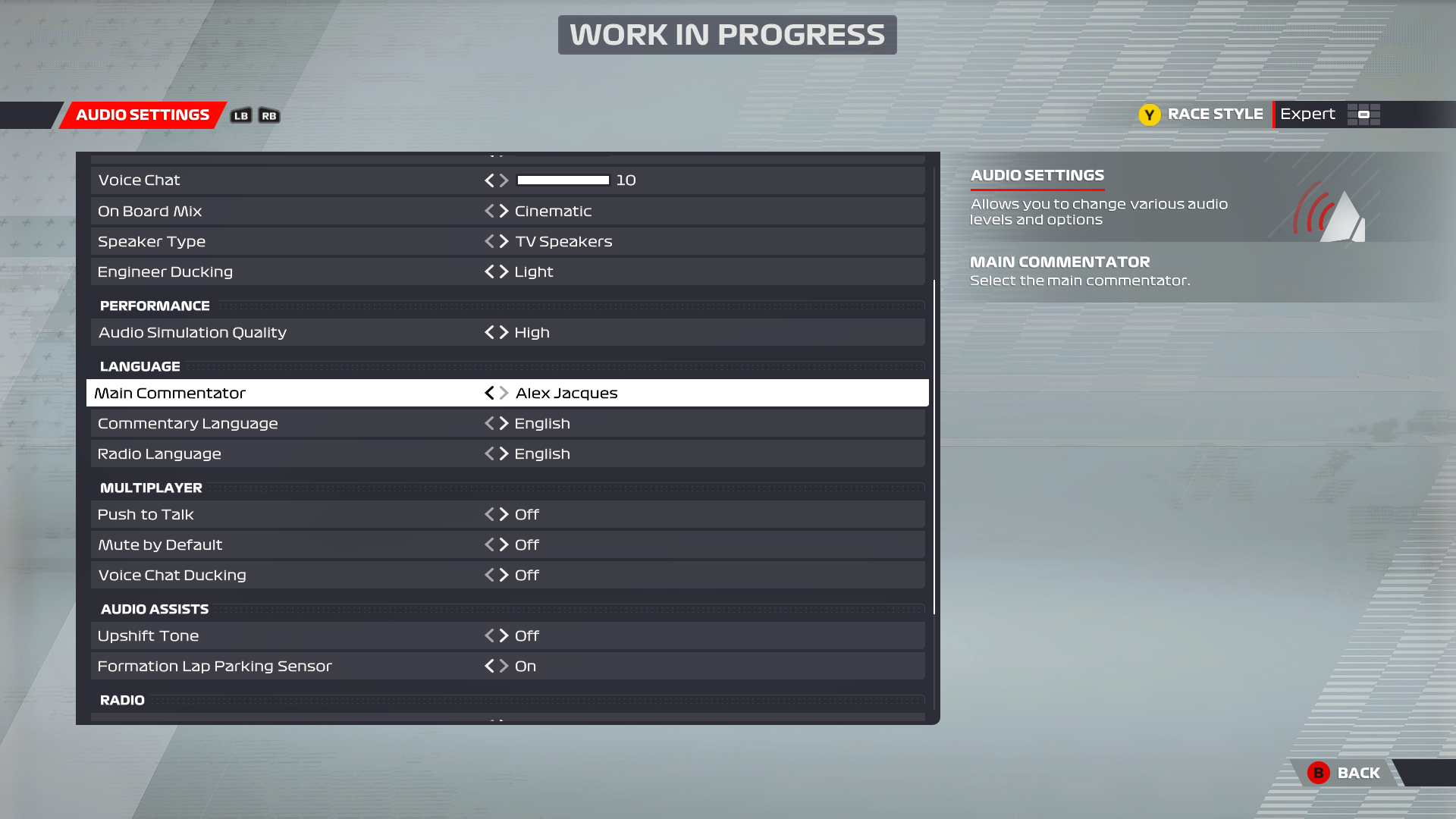Image resolution: width=1456 pixels, height=819 pixels.
Task: Click the LB bumper icon
Action: [240, 115]
